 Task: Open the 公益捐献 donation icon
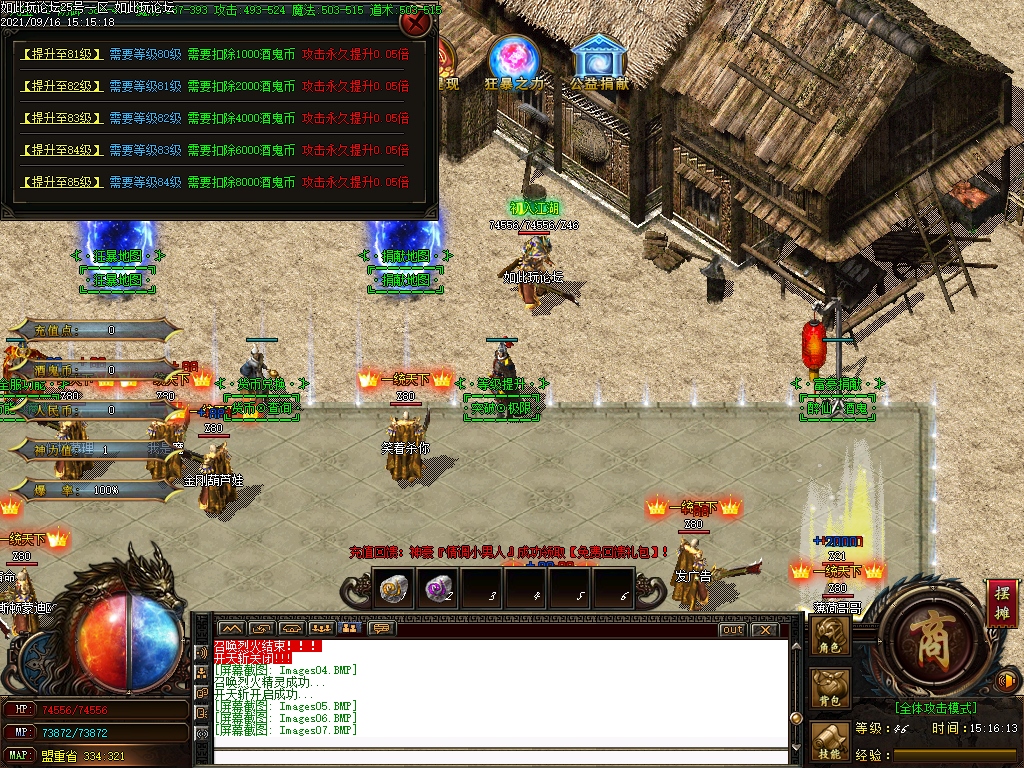[x=599, y=60]
